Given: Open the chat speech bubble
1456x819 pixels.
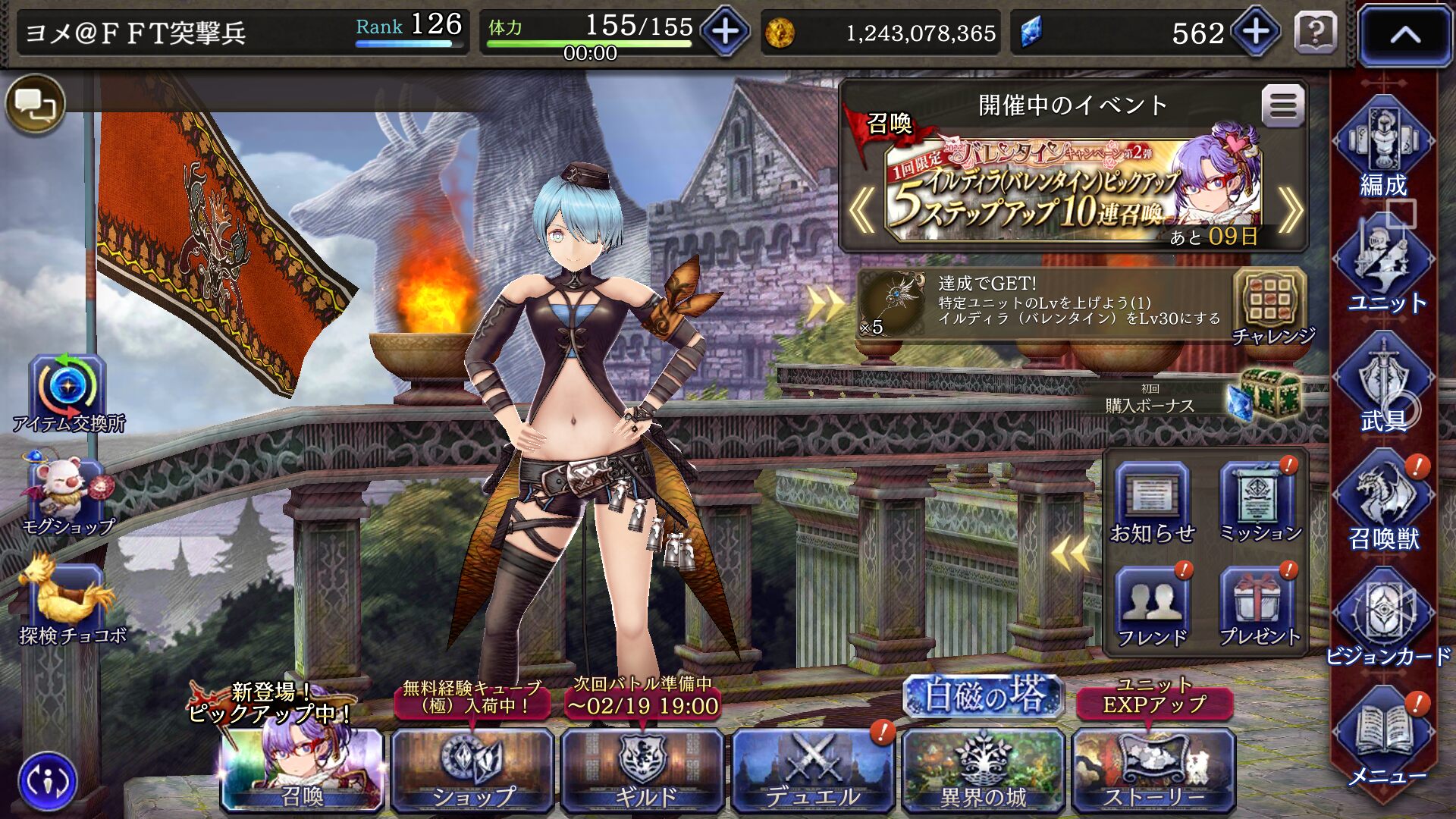Looking at the screenshot, I should (x=36, y=104).
